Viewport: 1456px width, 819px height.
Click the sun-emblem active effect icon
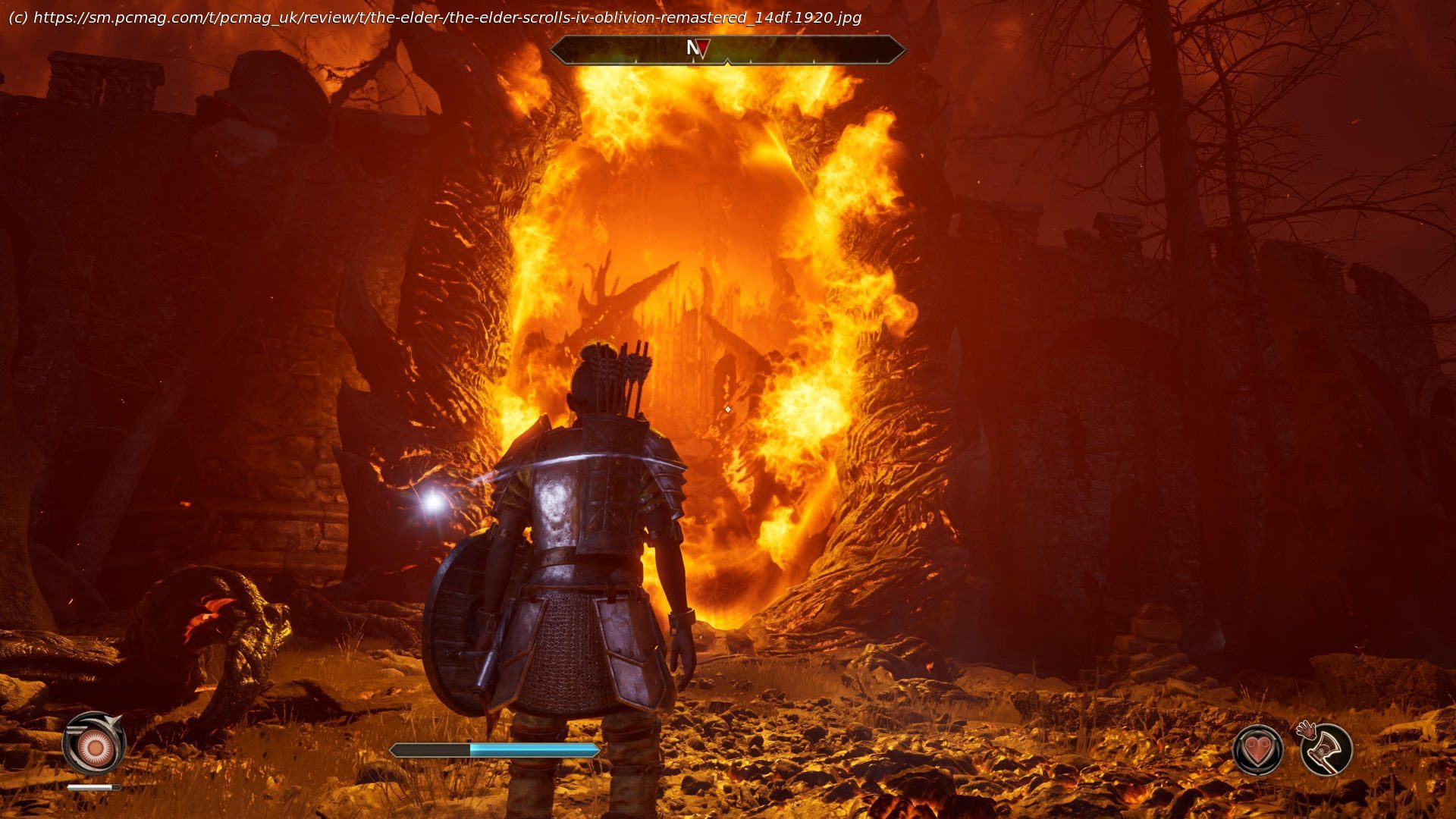click(94, 748)
